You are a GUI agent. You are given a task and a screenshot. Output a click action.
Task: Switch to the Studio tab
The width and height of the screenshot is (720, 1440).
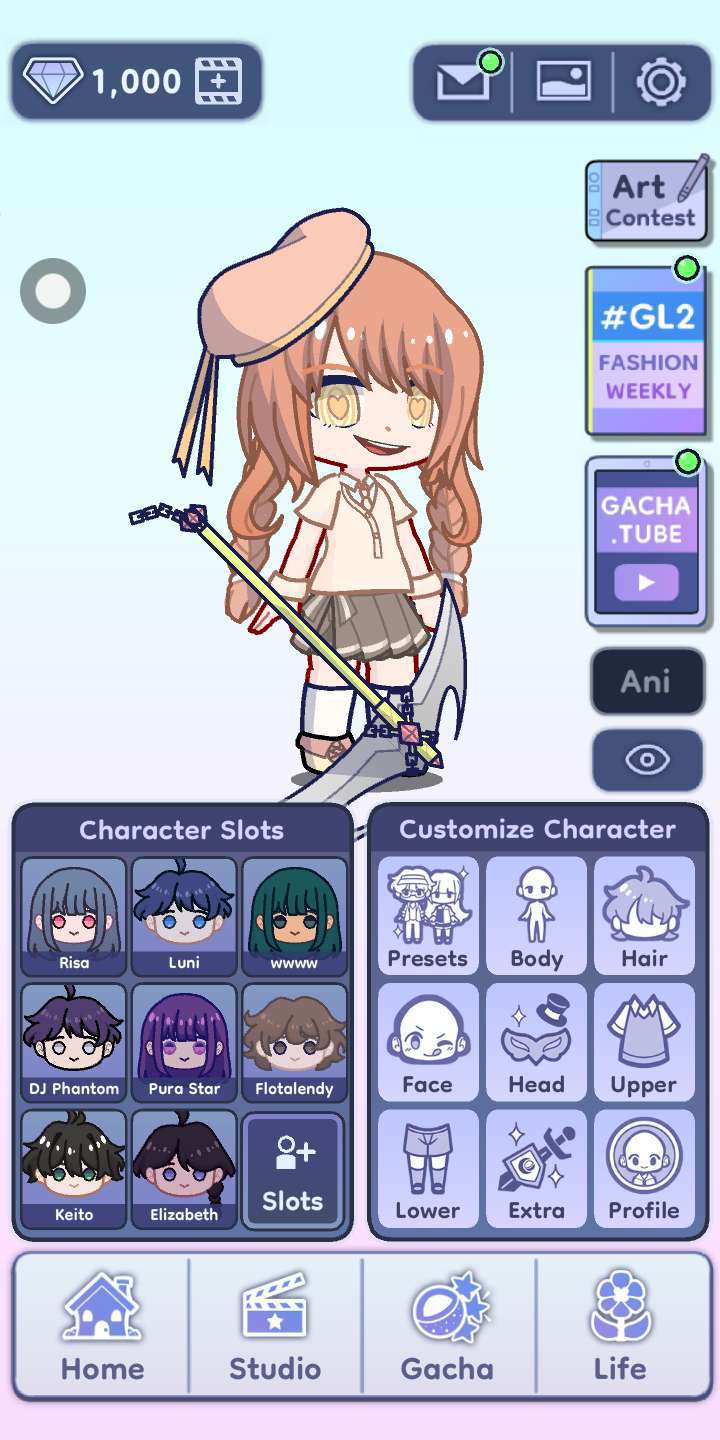(x=275, y=1326)
